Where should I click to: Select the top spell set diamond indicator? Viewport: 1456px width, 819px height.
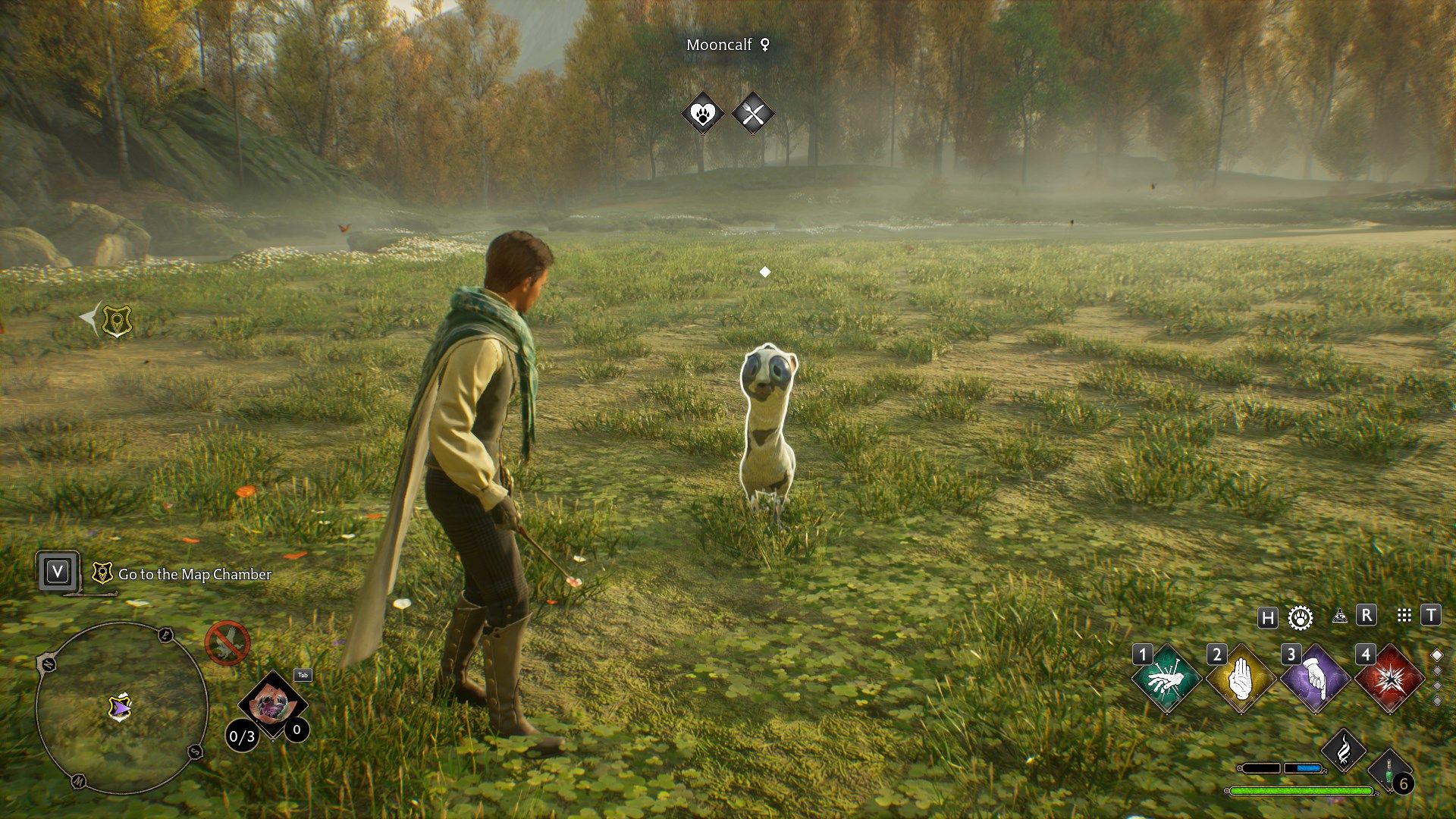1436,655
